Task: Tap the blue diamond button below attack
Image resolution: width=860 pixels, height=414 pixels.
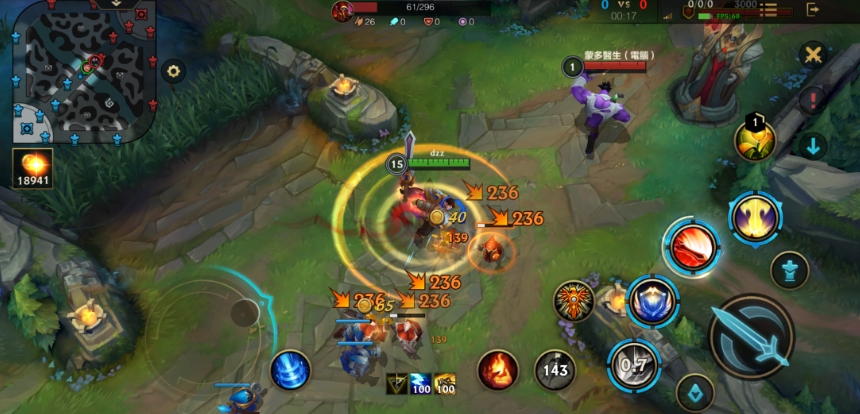Action: click(x=694, y=394)
